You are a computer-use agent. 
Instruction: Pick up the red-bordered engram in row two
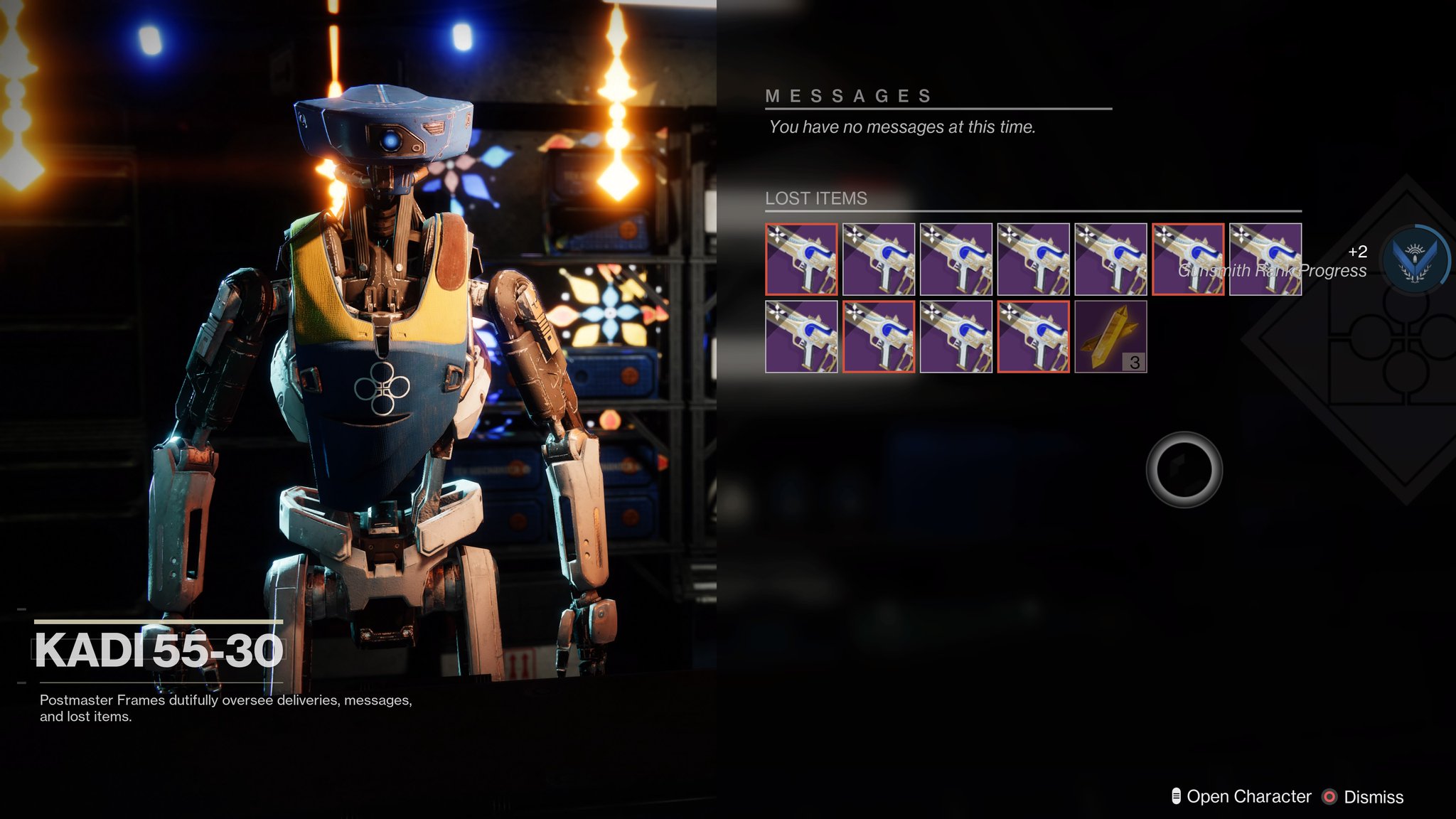(879, 338)
